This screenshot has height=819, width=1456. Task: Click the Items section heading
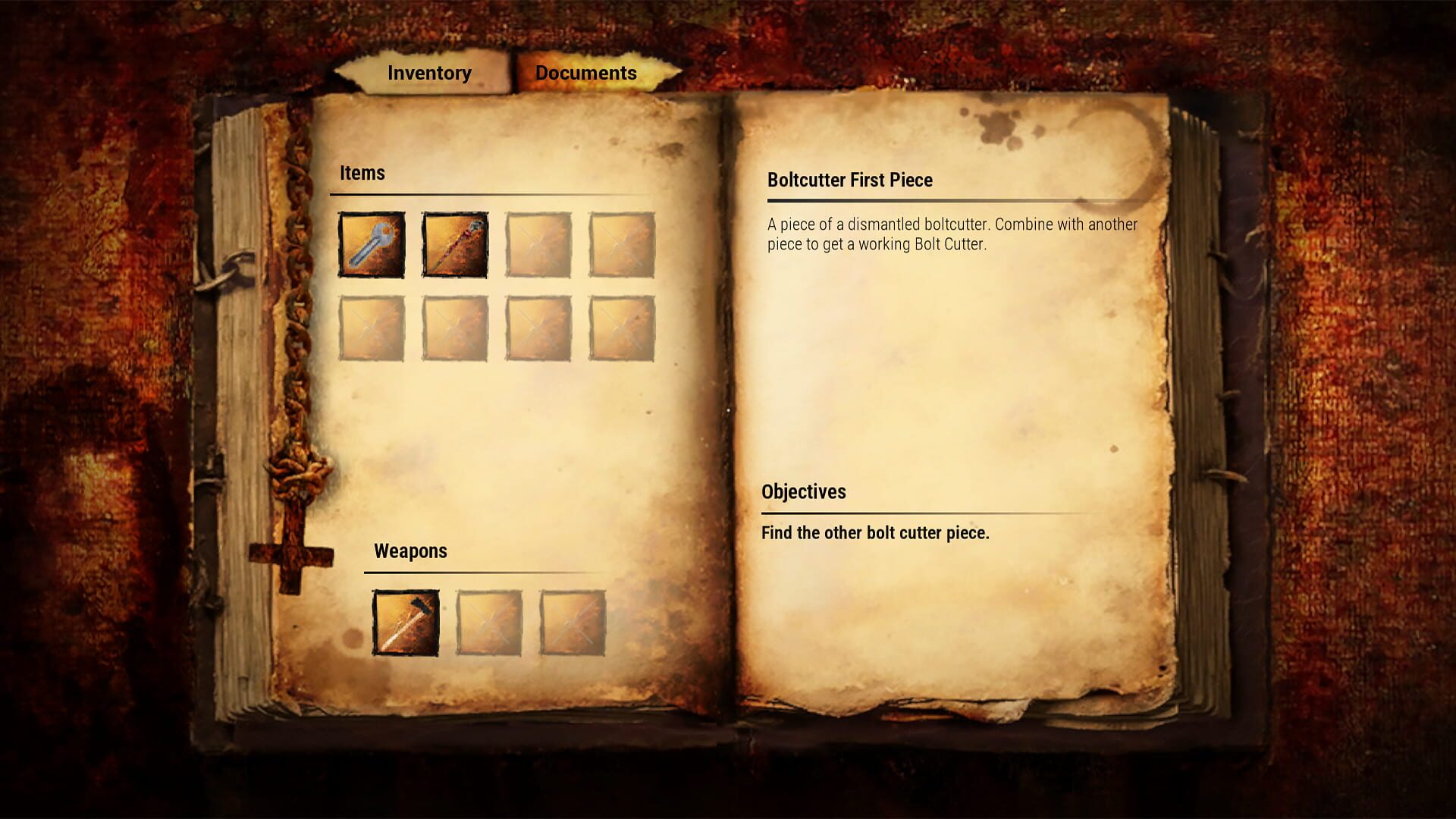tap(362, 173)
